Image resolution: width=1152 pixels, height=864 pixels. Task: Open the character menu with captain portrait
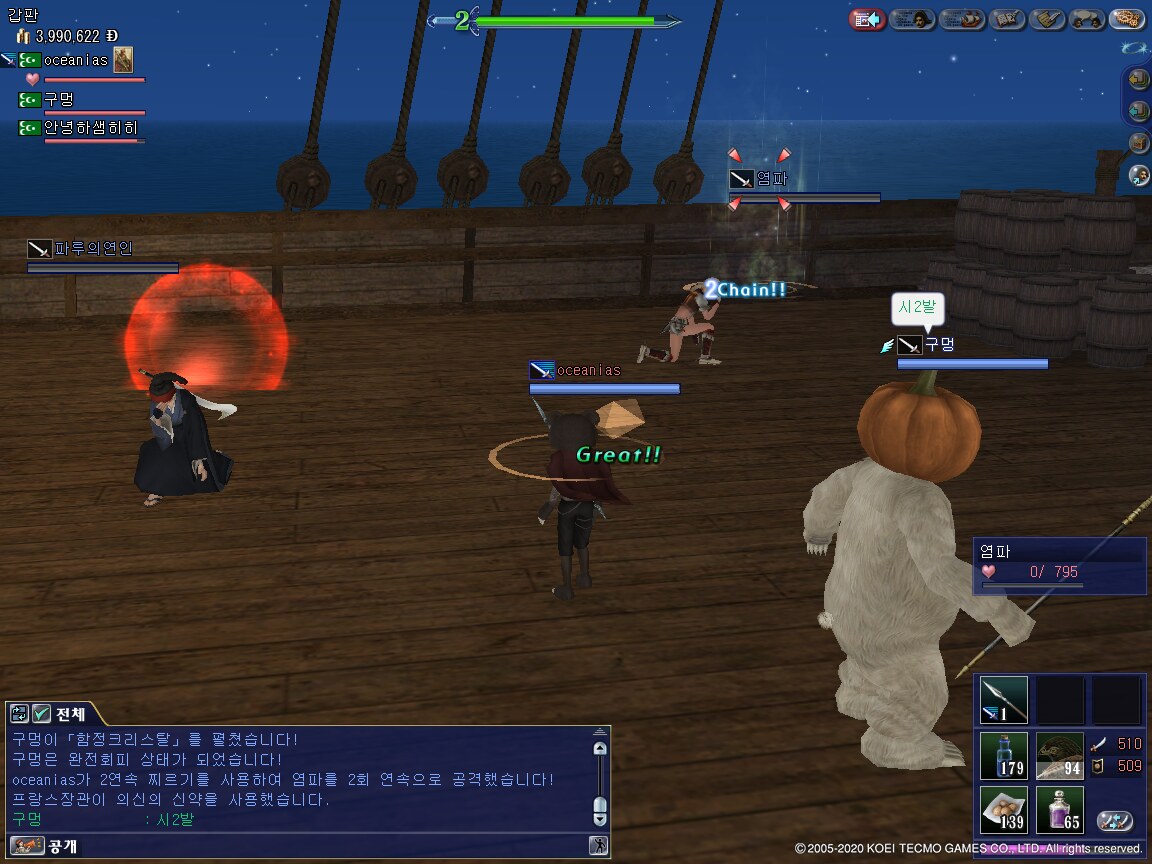912,19
